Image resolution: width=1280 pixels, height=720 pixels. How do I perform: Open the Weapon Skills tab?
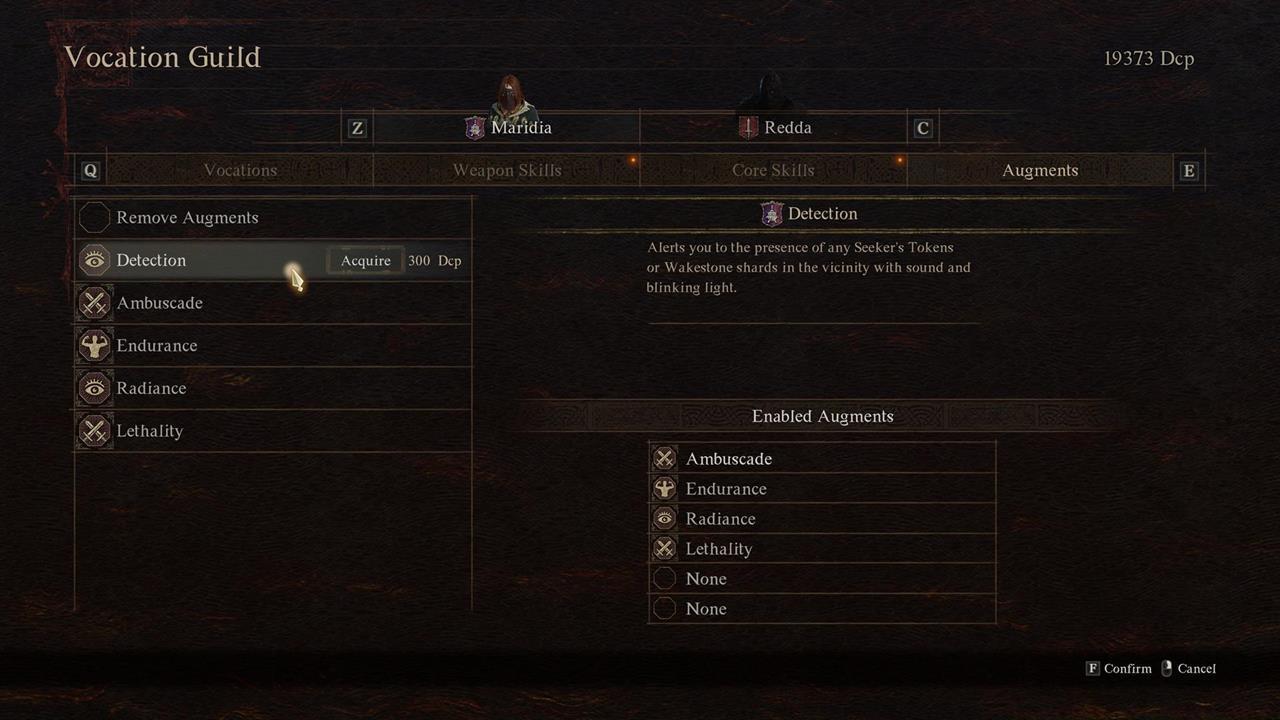(507, 170)
